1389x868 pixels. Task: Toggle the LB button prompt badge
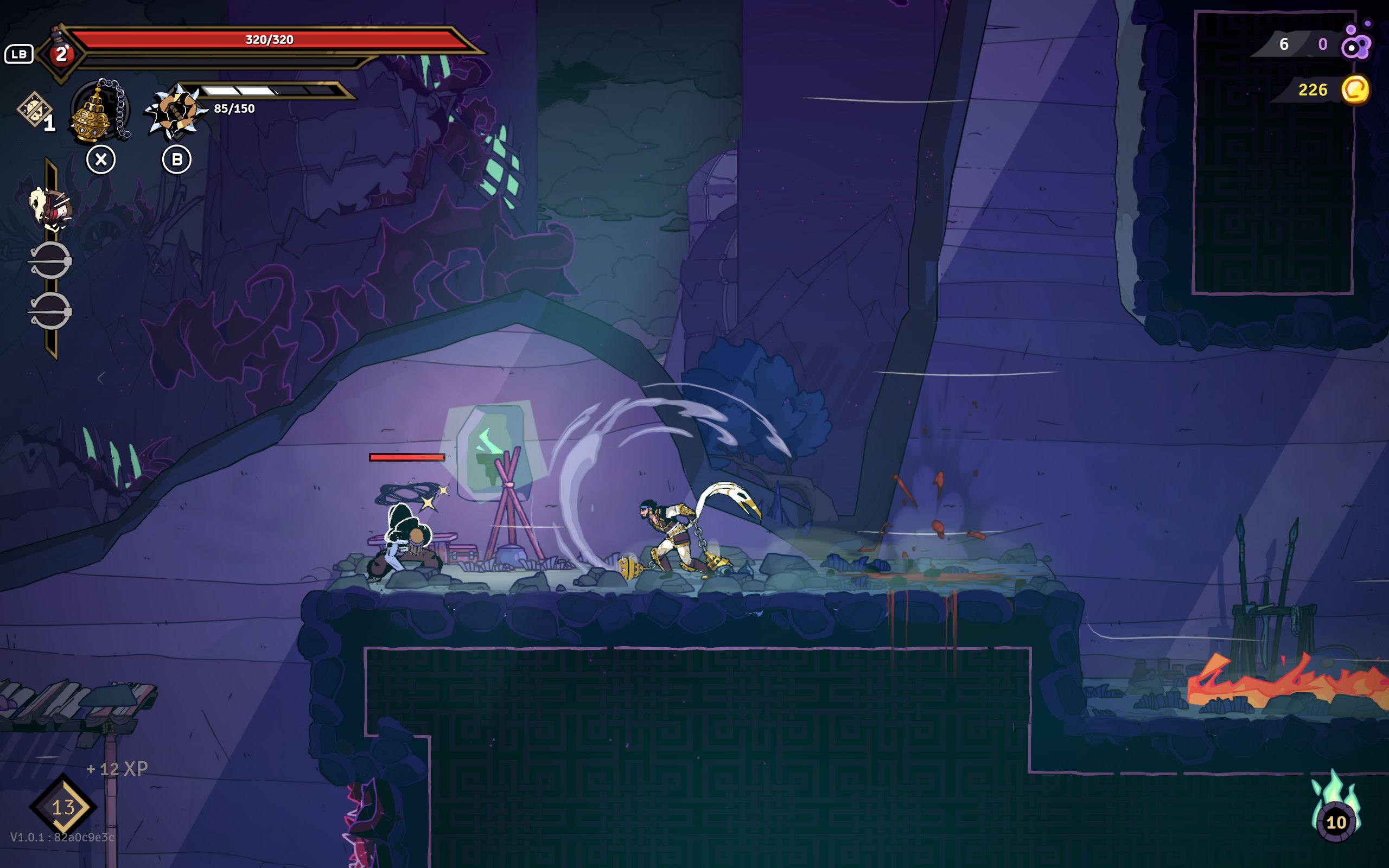point(19,55)
